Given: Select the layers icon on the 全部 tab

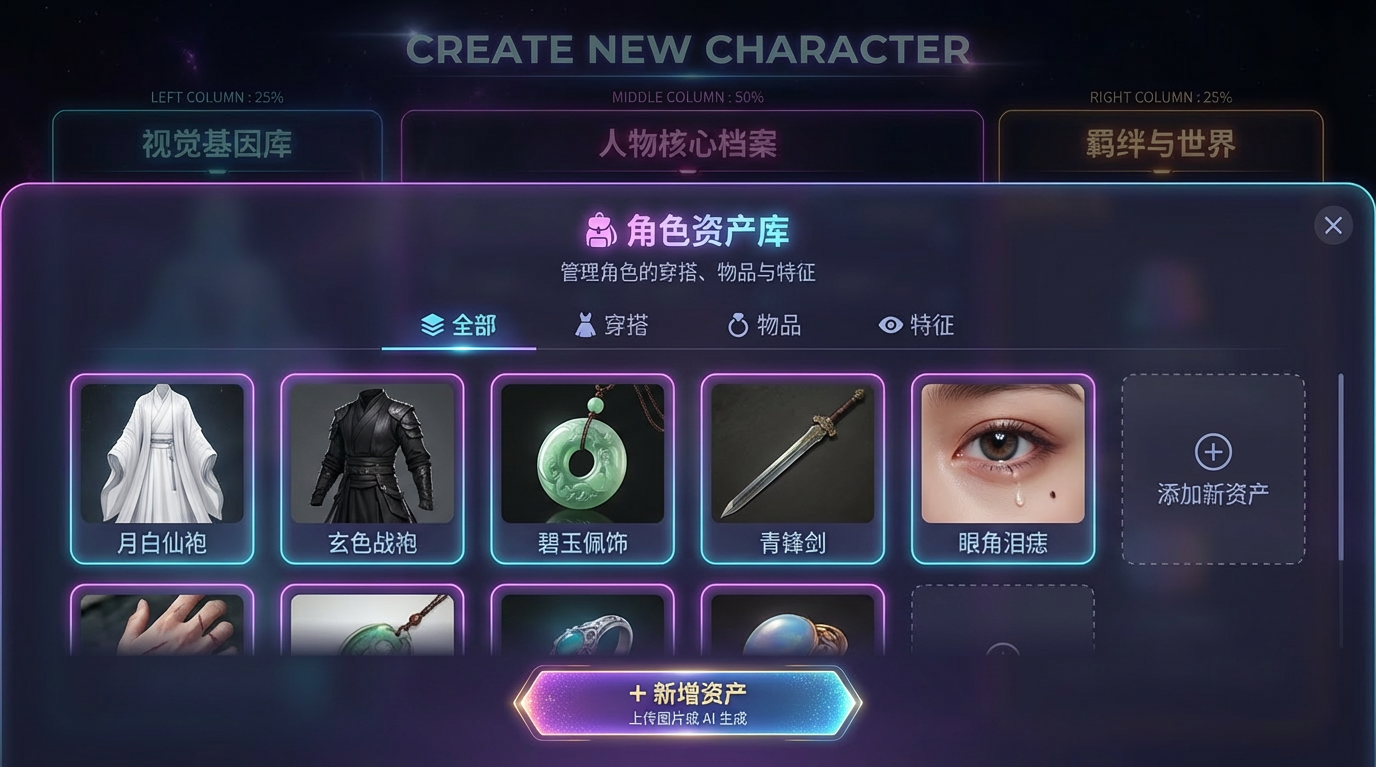Looking at the screenshot, I should pyautogui.click(x=431, y=324).
